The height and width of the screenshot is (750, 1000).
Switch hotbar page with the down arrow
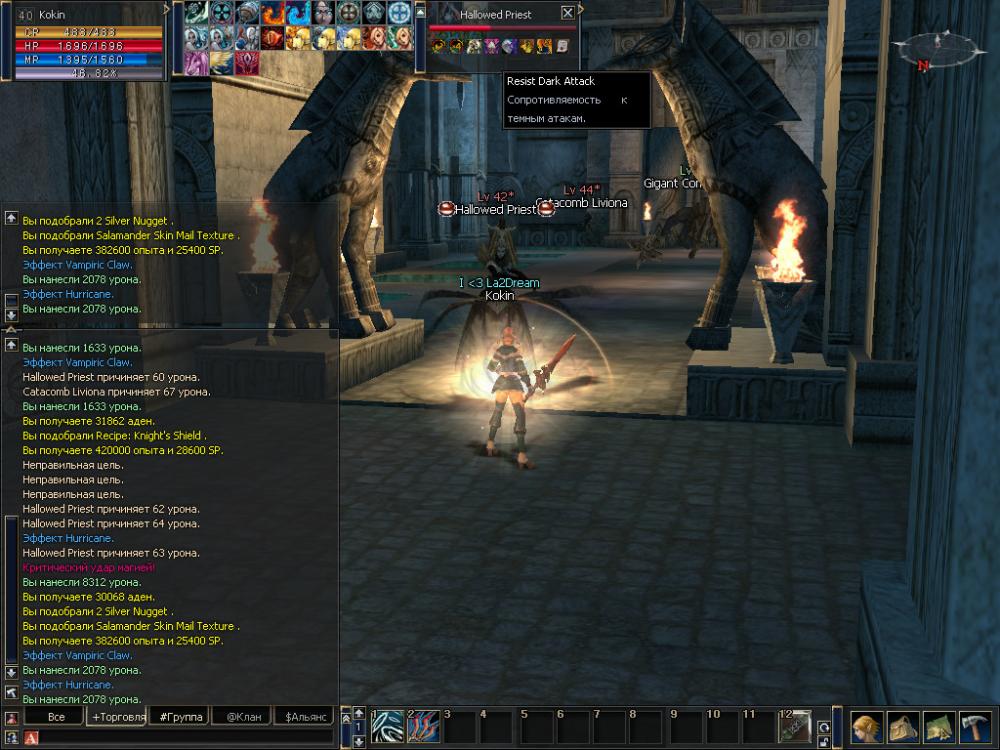pyautogui.click(x=358, y=741)
